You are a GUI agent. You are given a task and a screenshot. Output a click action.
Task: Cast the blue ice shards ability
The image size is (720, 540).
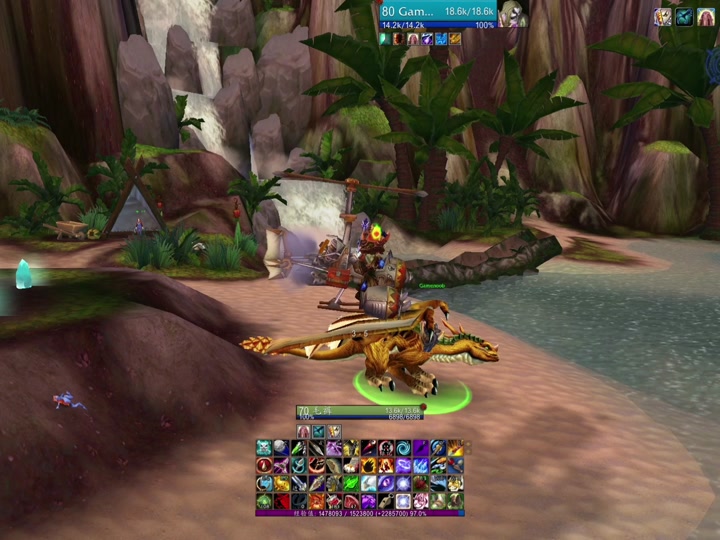coord(420,465)
